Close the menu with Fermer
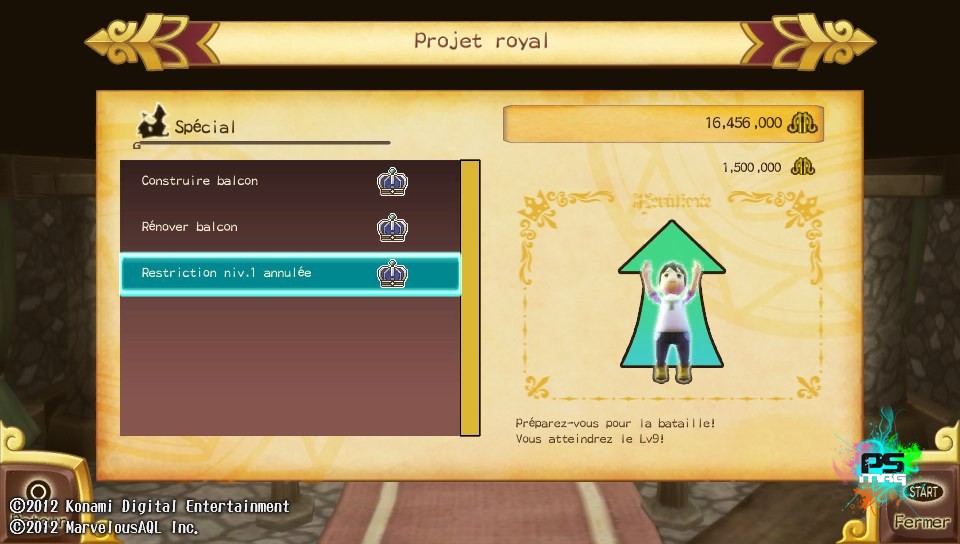This screenshot has height=544, width=960. pyautogui.click(x=921, y=521)
